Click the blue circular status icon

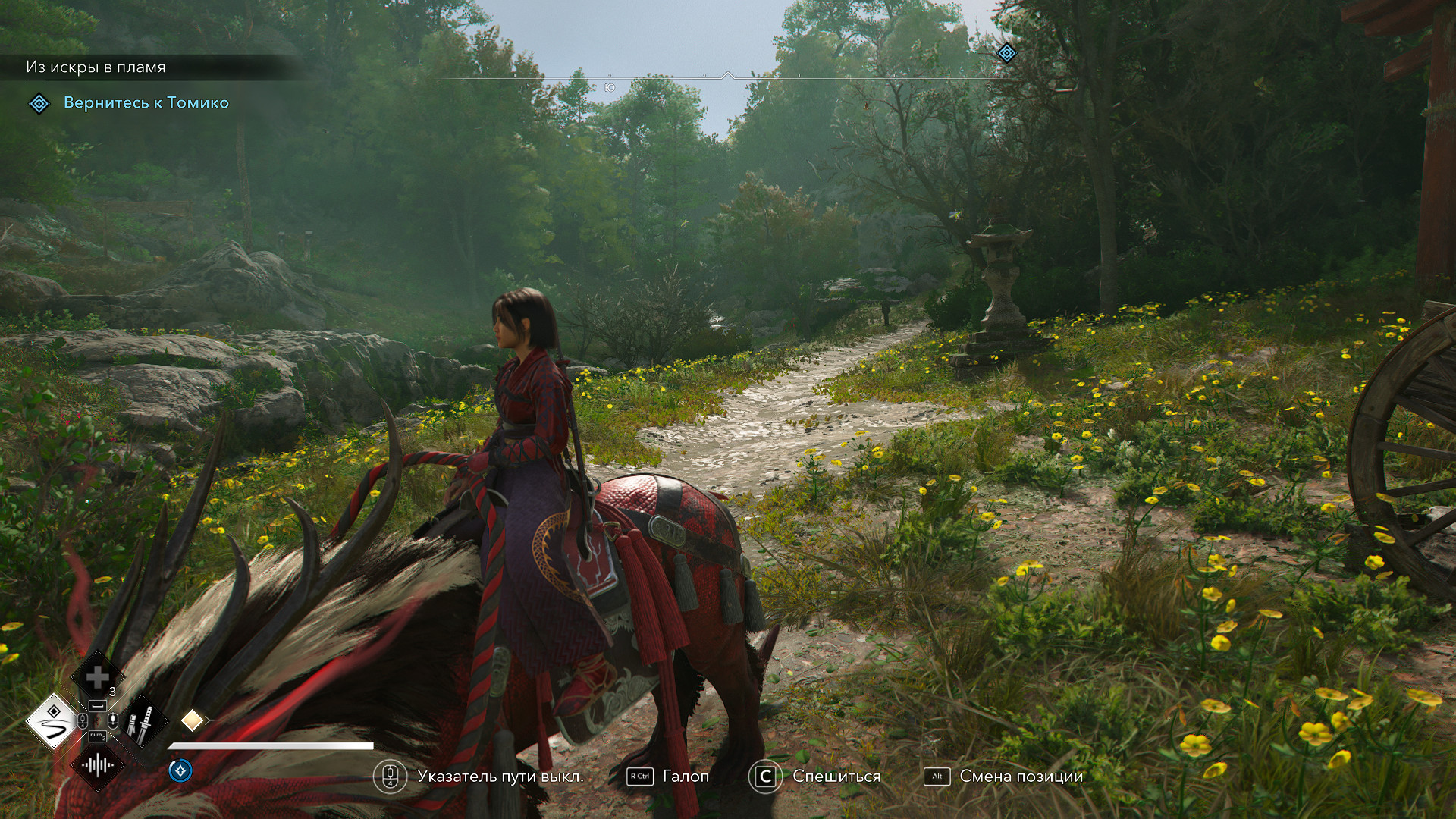pos(180,770)
